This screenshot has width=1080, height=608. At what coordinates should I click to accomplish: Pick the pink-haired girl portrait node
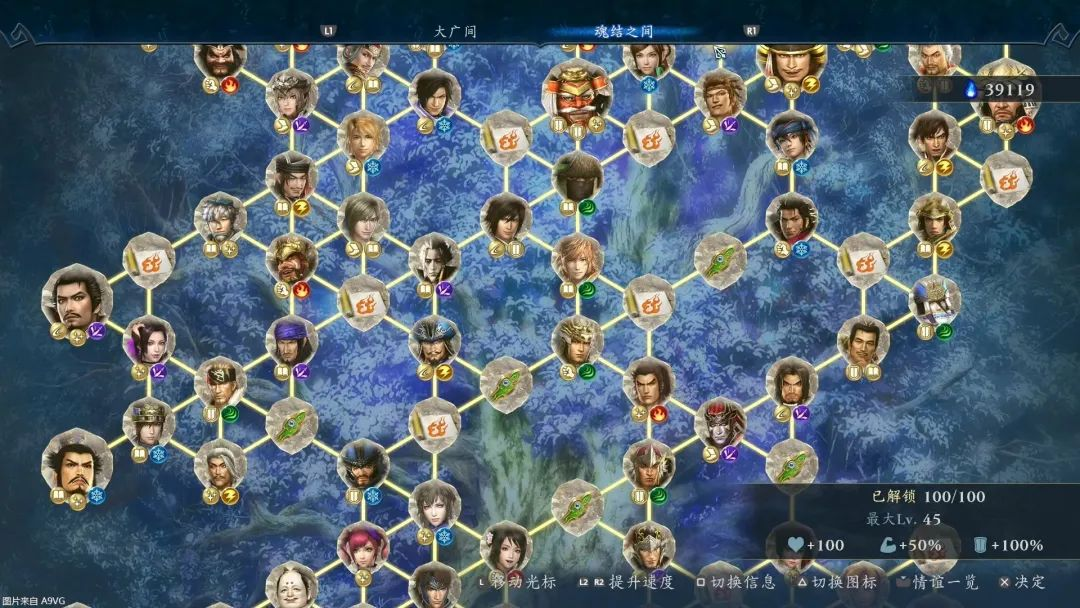pyautogui.click(x=362, y=546)
